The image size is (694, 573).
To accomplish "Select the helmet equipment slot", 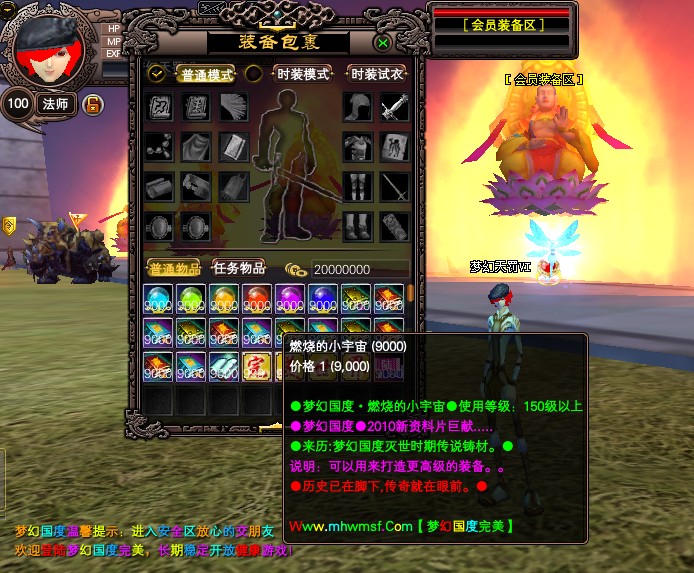I will [x=358, y=107].
